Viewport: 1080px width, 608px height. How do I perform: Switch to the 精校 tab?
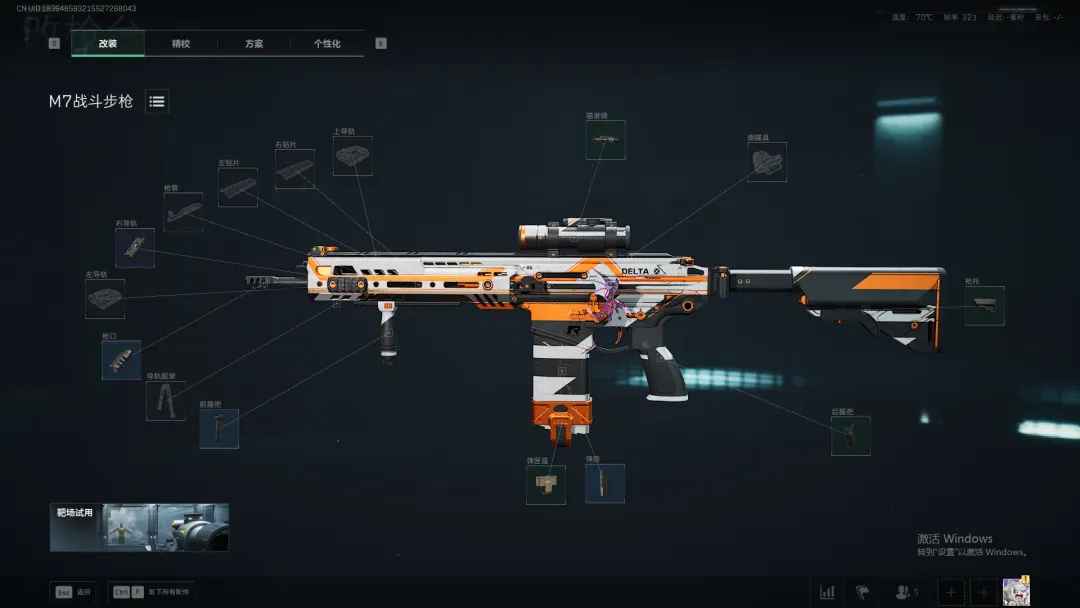point(181,44)
